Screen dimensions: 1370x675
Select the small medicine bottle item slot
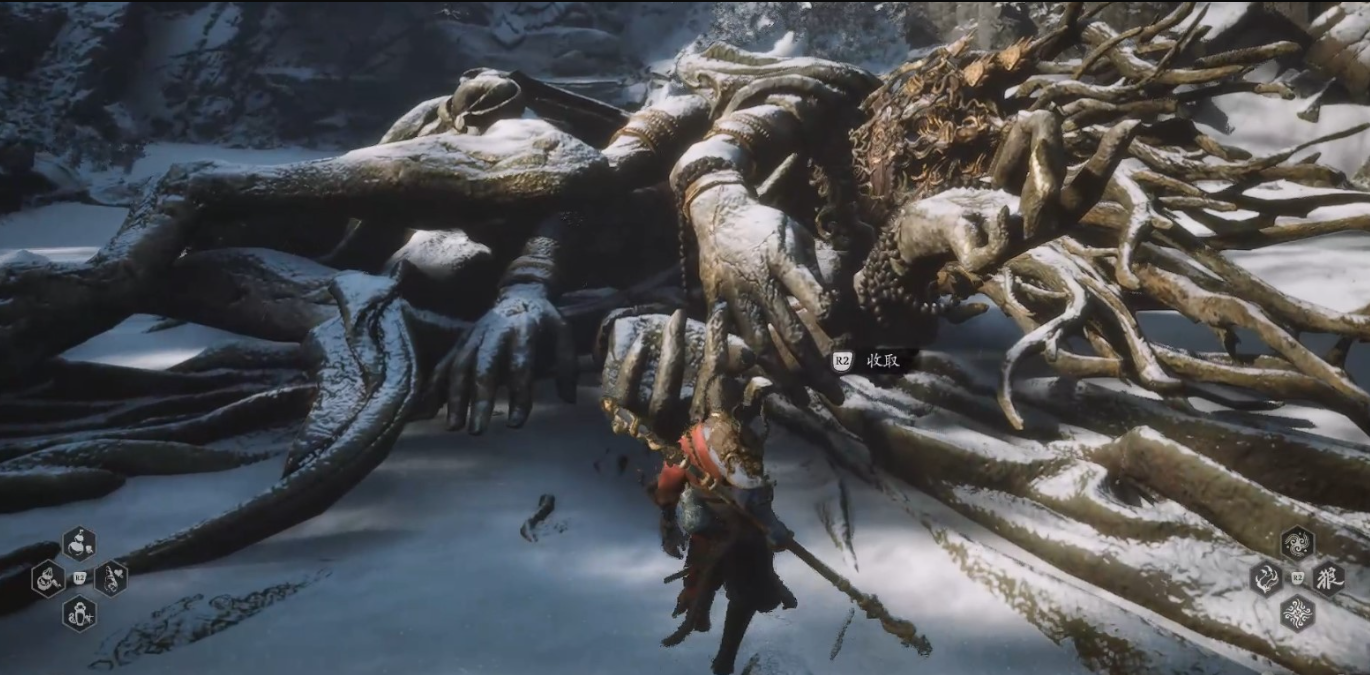(79, 613)
